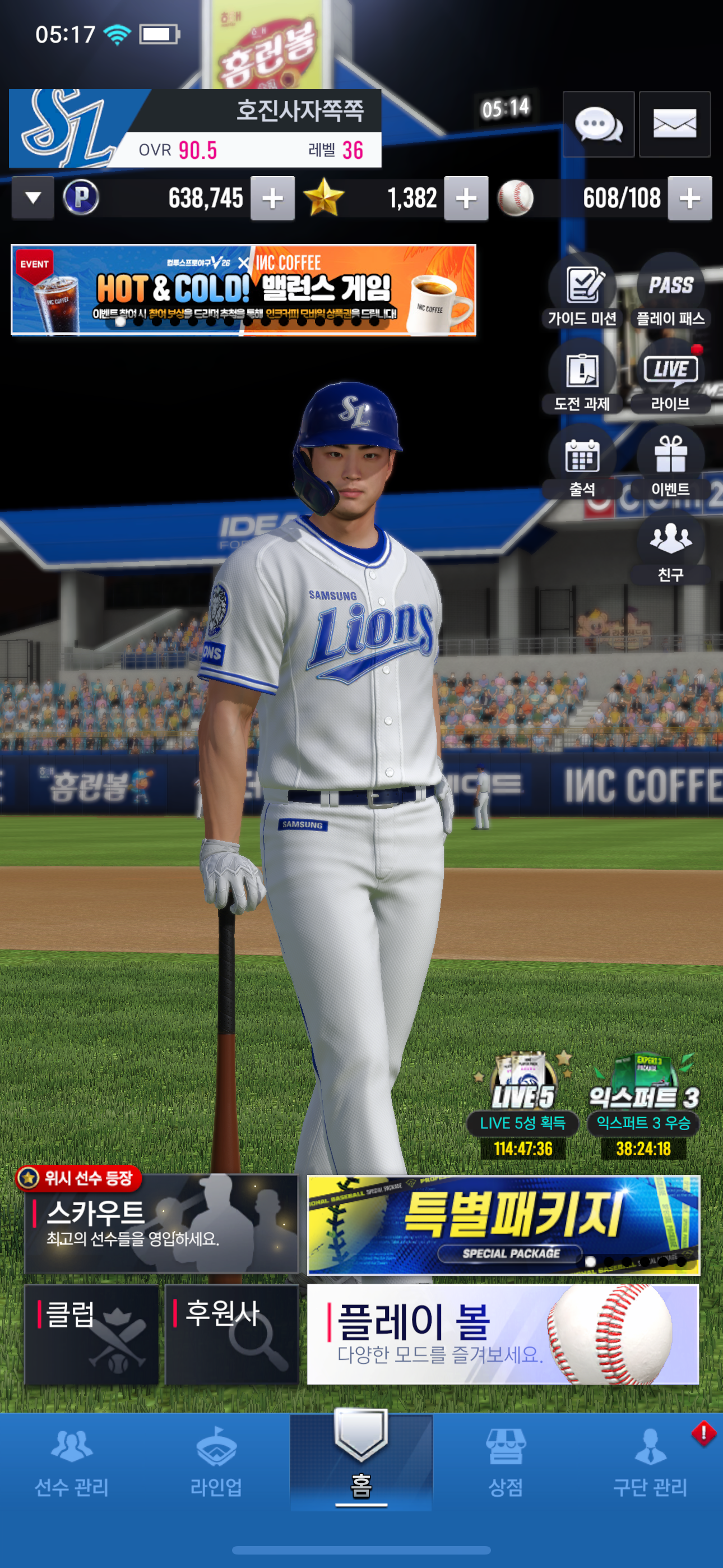Open the 특별패키지 special package banner

[503, 1225]
